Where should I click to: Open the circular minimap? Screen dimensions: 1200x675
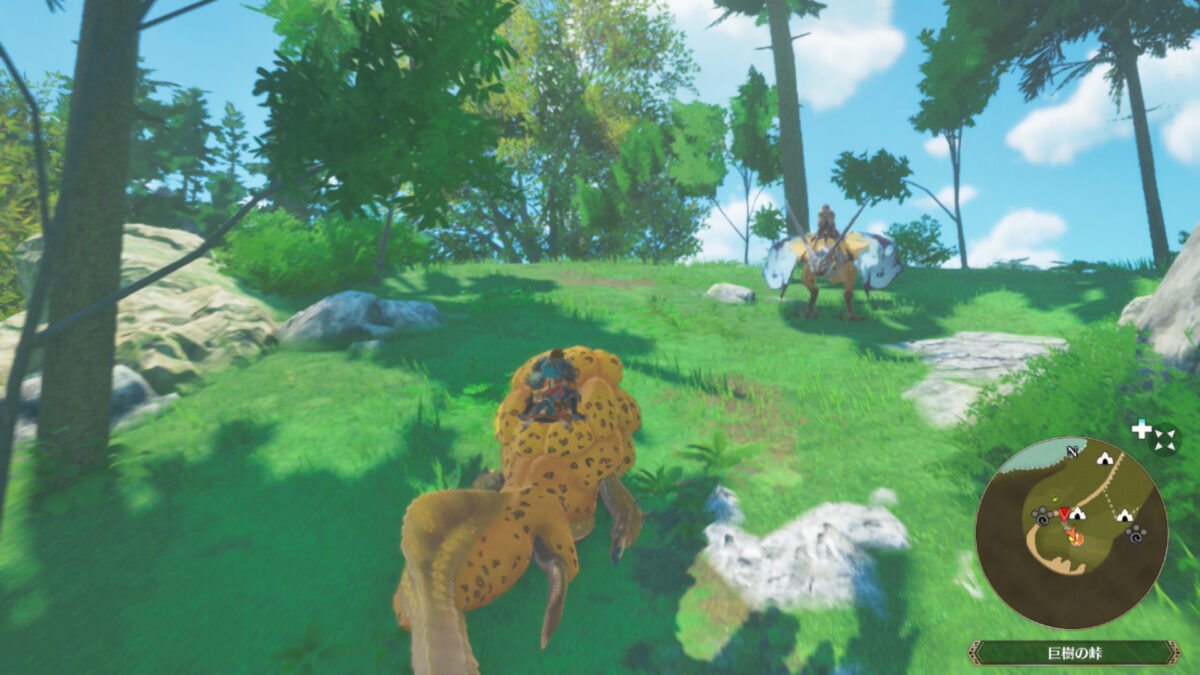(x=1071, y=533)
